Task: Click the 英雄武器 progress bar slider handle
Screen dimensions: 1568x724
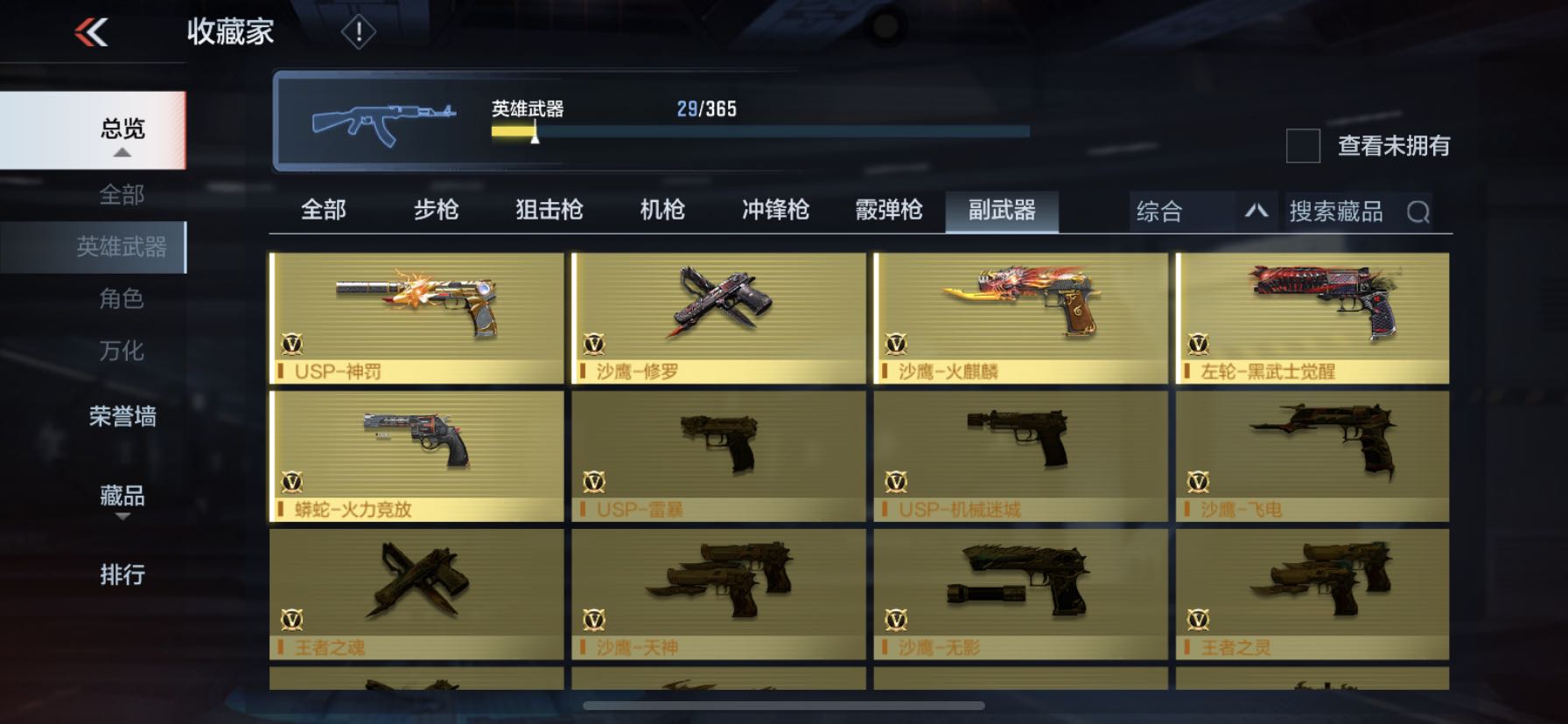Action: [x=535, y=136]
